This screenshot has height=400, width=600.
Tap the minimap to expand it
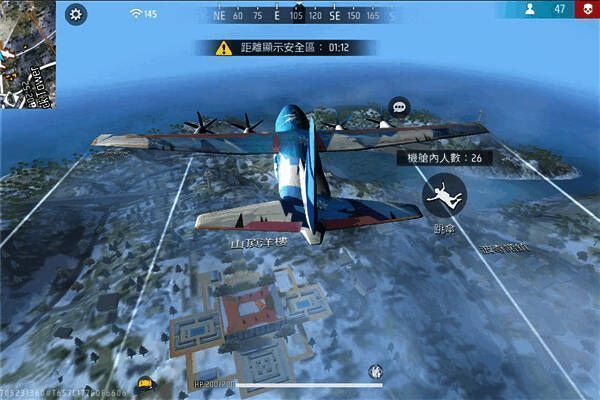tap(27, 53)
